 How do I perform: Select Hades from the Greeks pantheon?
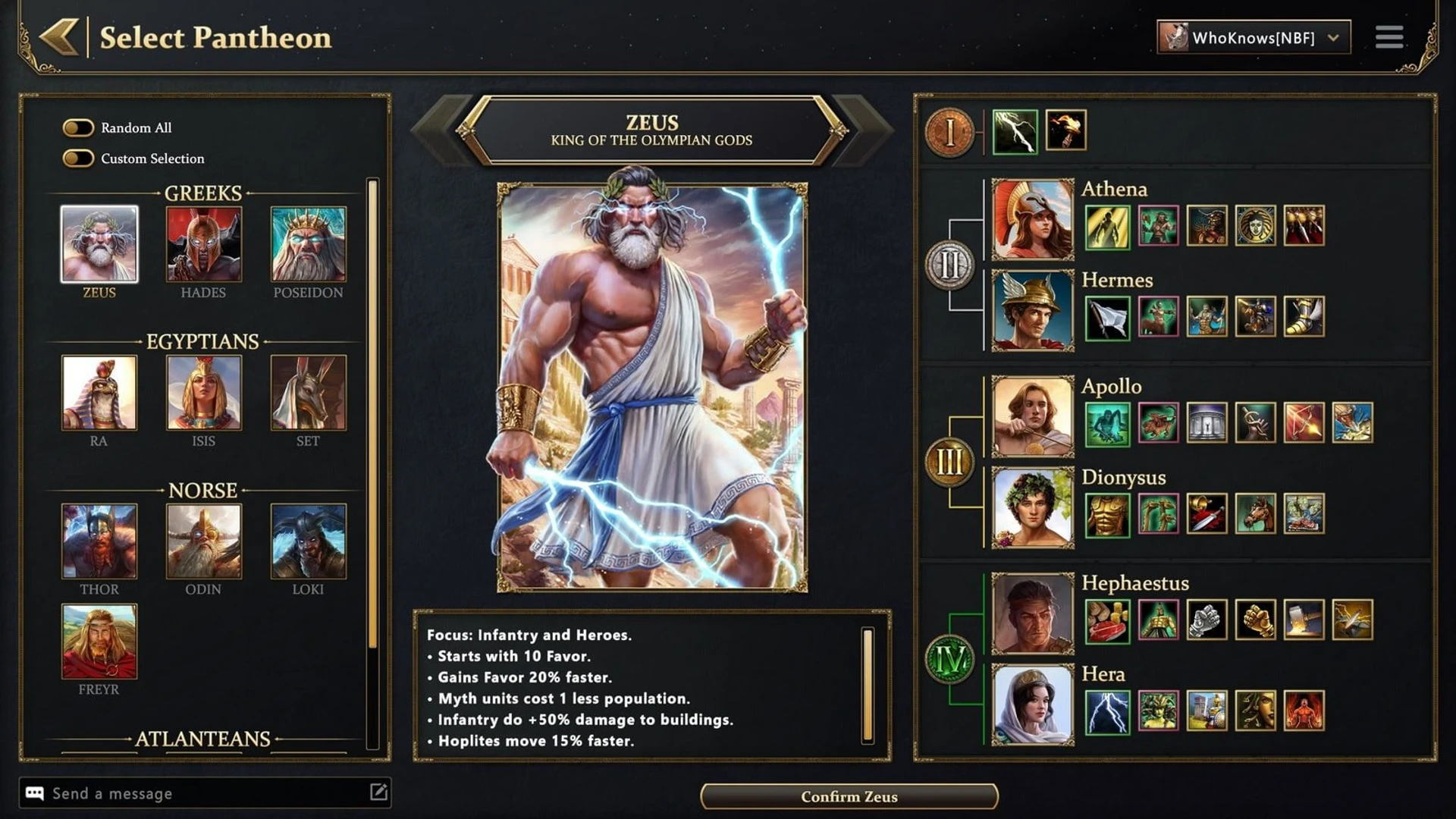click(203, 244)
